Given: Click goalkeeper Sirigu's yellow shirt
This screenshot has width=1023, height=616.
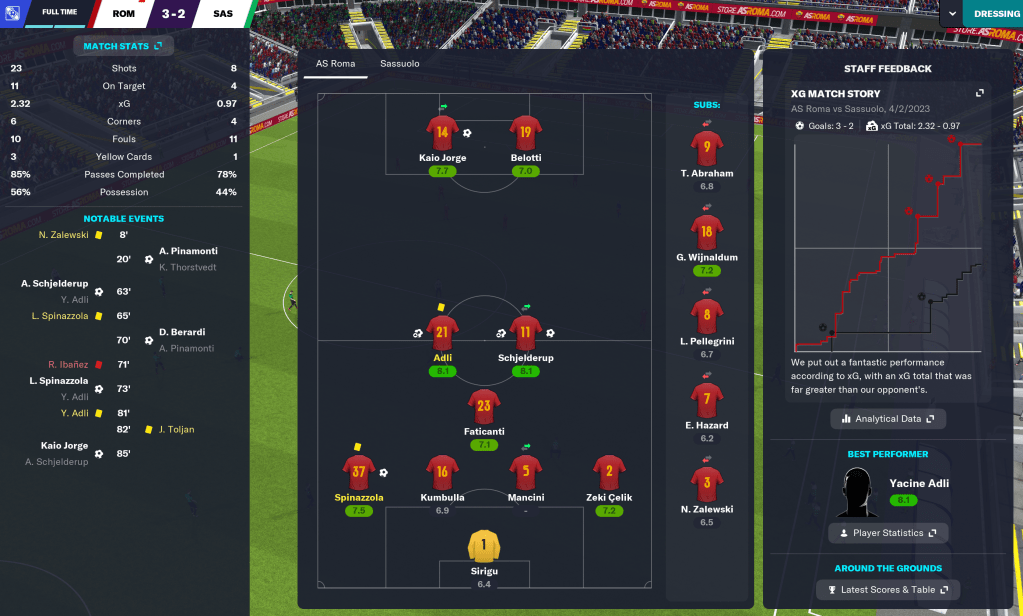Looking at the screenshot, I should [x=484, y=545].
